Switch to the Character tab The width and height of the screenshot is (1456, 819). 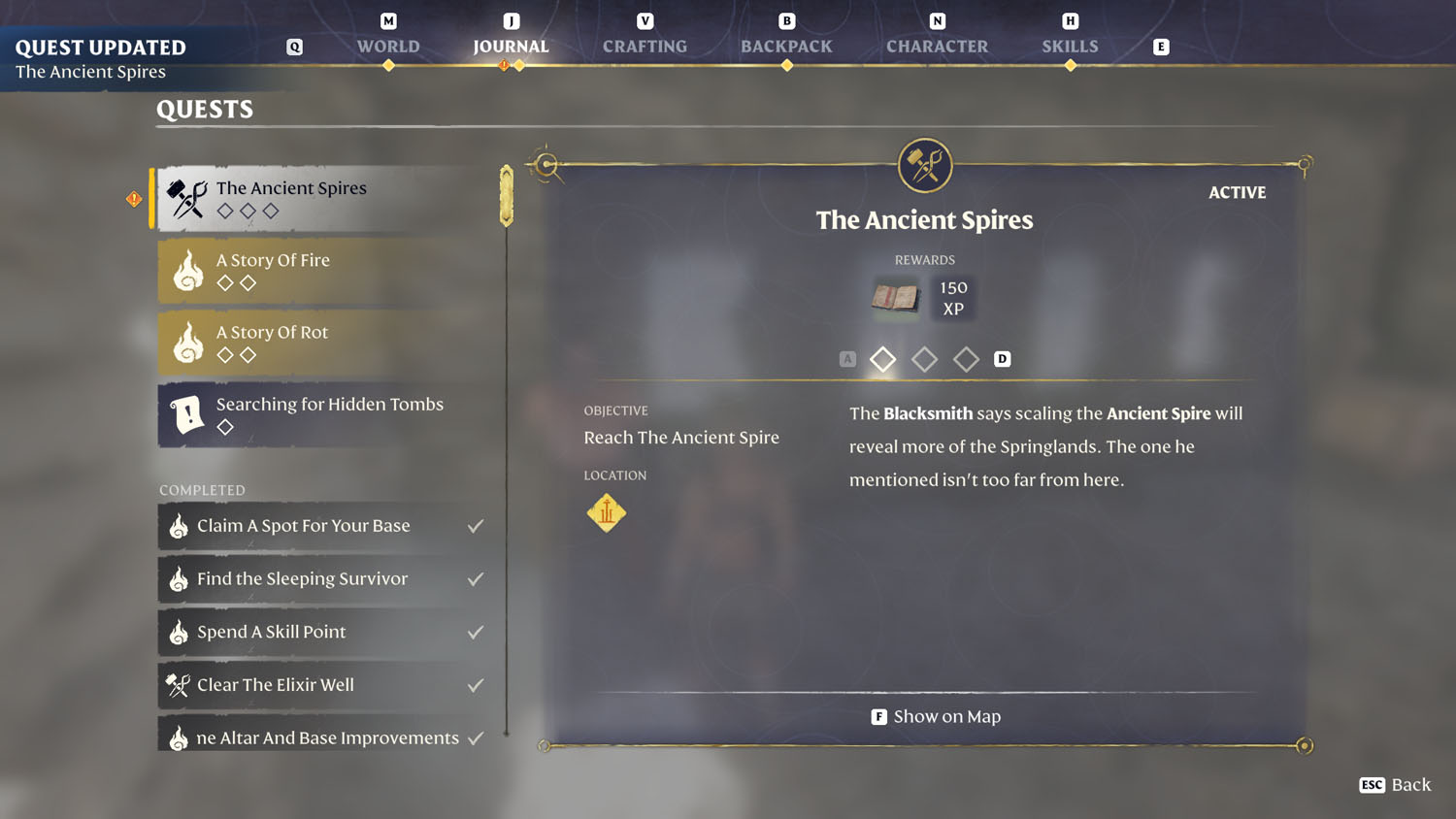pyautogui.click(x=937, y=46)
